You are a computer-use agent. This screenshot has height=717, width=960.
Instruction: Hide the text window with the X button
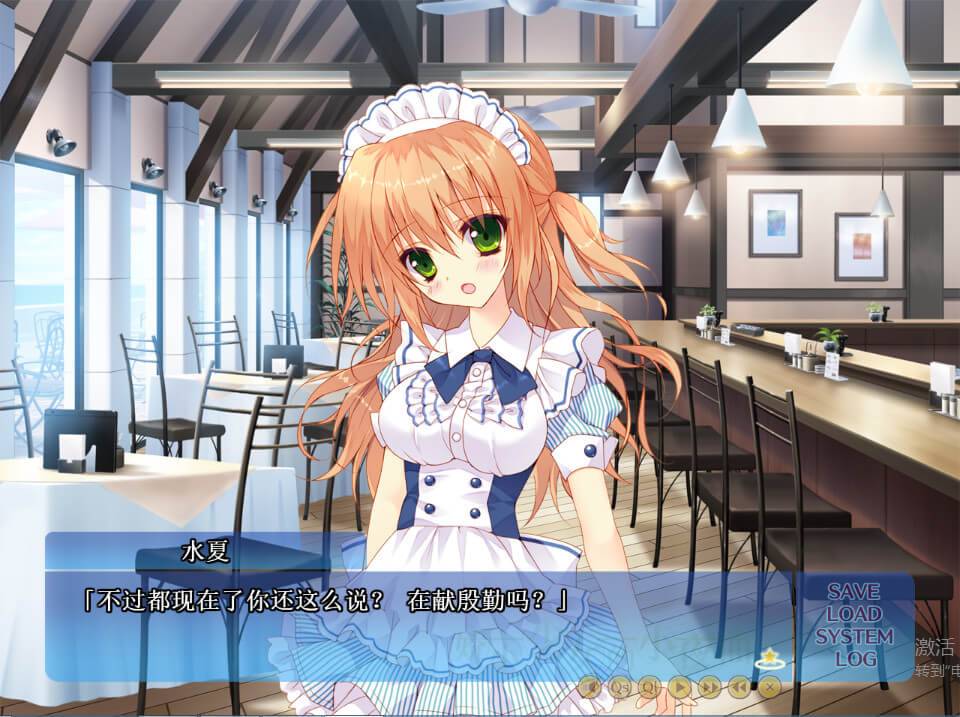pyautogui.click(x=768, y=686)
